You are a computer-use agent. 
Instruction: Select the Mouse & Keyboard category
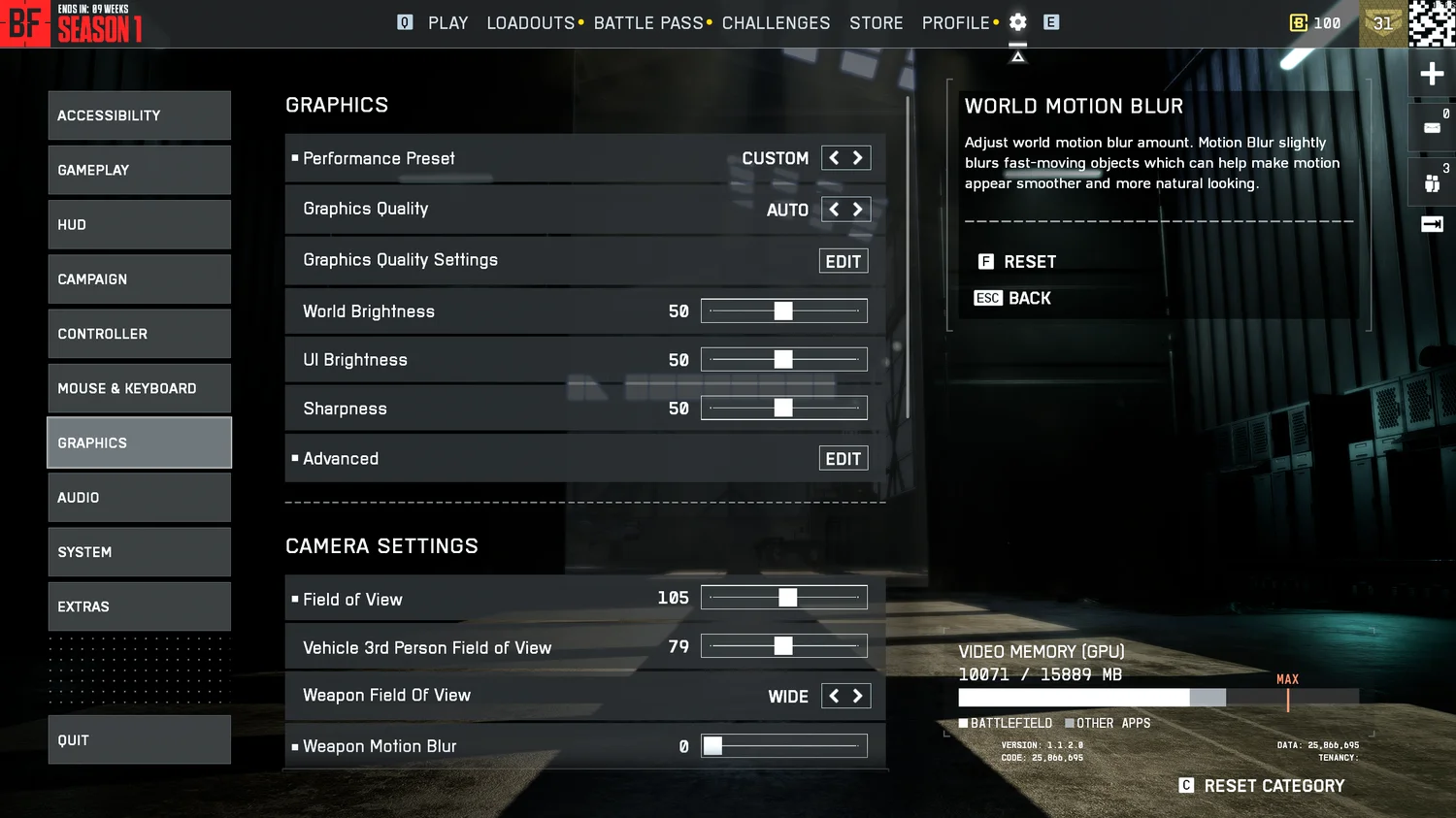(139, 388)
